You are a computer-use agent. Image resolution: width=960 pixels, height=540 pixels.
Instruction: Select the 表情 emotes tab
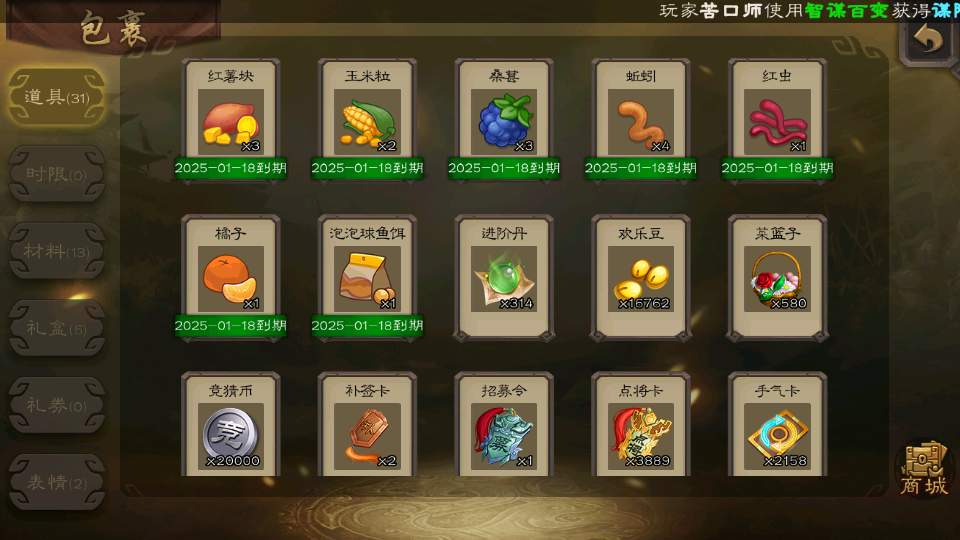point(56,482)
